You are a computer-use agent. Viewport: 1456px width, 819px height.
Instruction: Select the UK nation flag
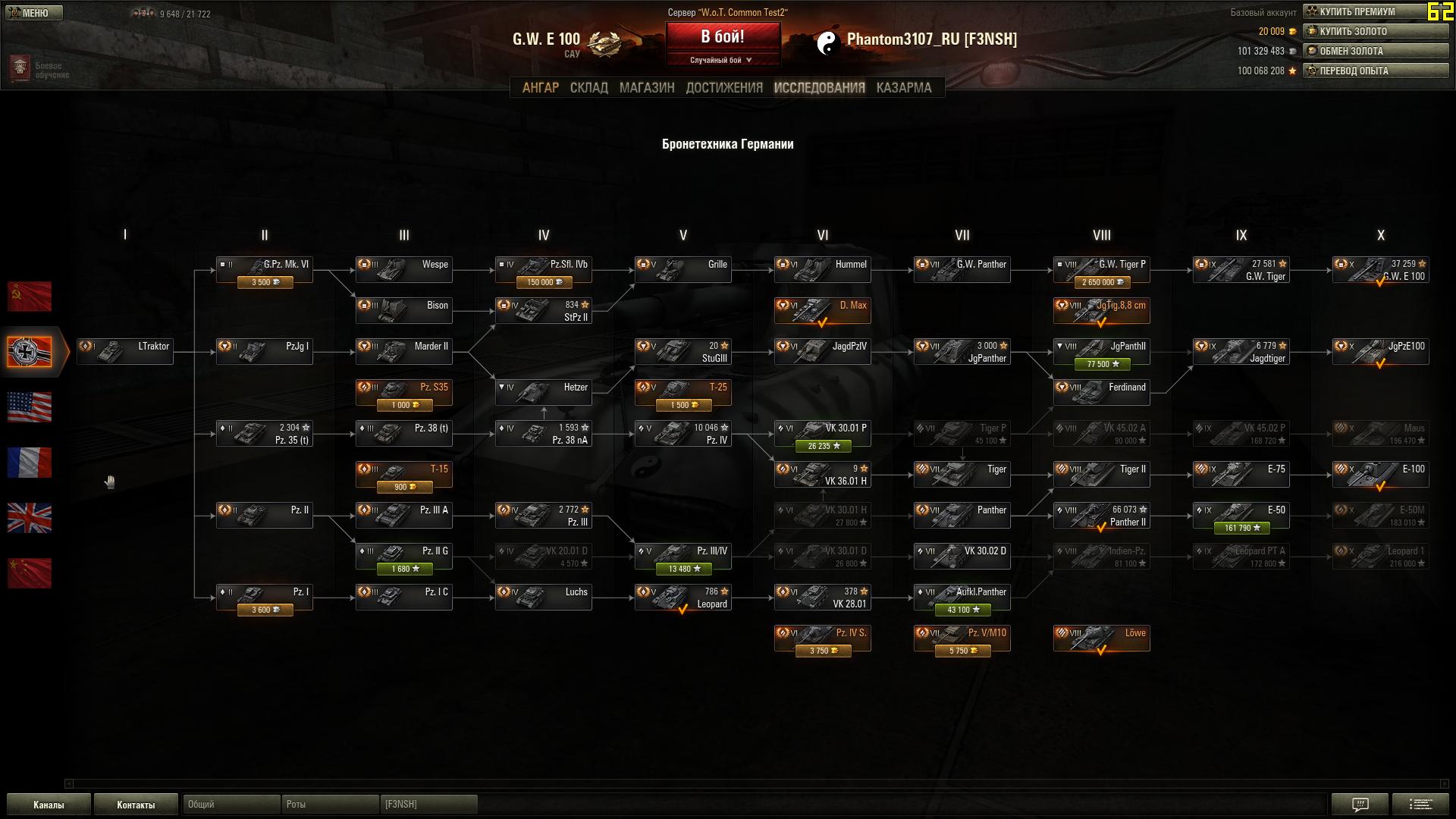coord(30,518)
